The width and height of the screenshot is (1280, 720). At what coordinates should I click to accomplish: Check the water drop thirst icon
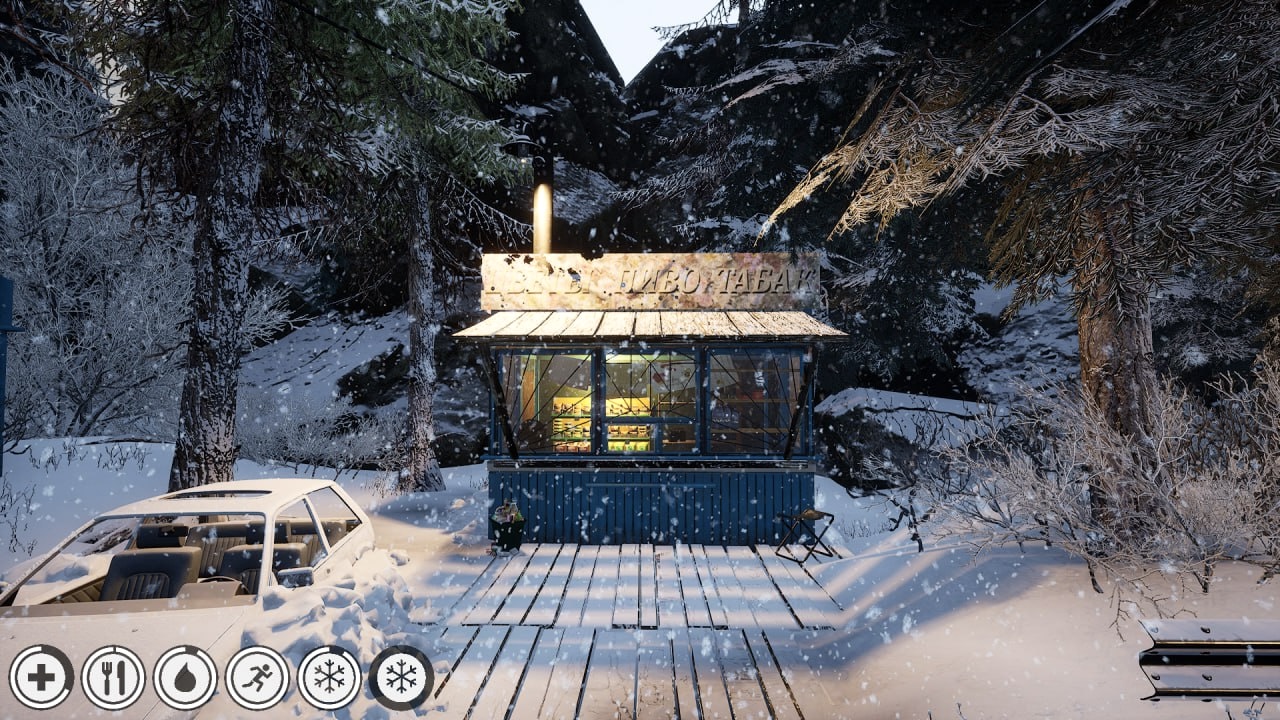tap(185, 677)
